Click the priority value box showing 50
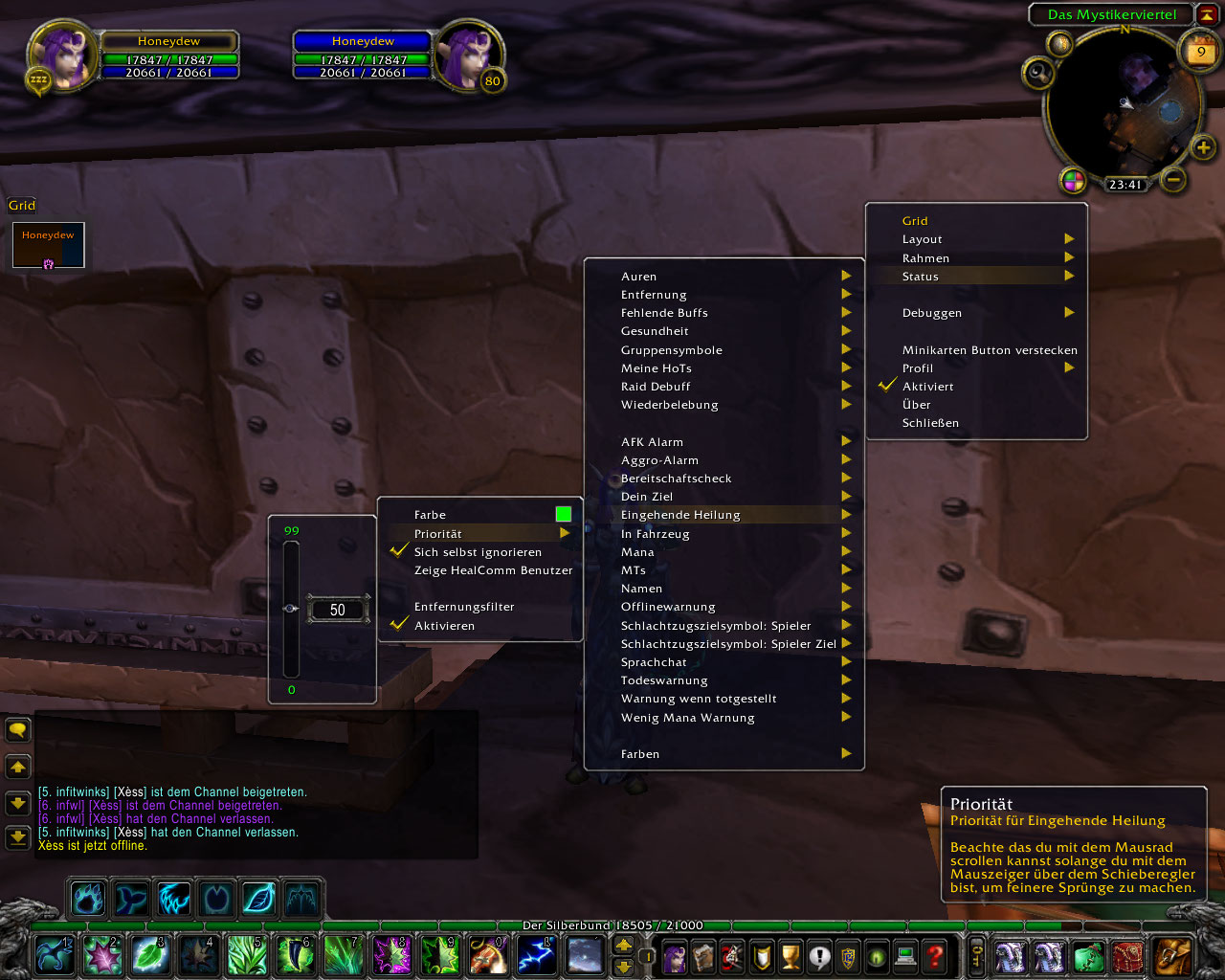 coord(338,610)
